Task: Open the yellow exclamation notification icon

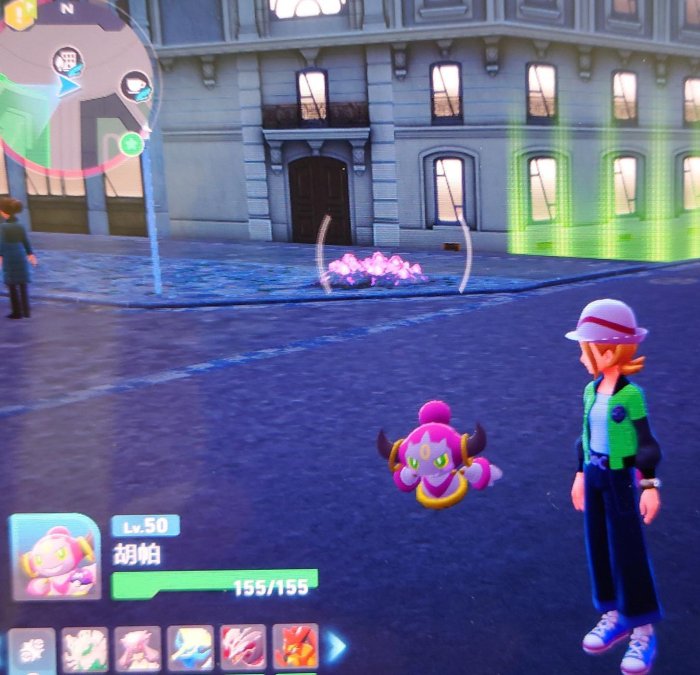Action: [20, 12]
